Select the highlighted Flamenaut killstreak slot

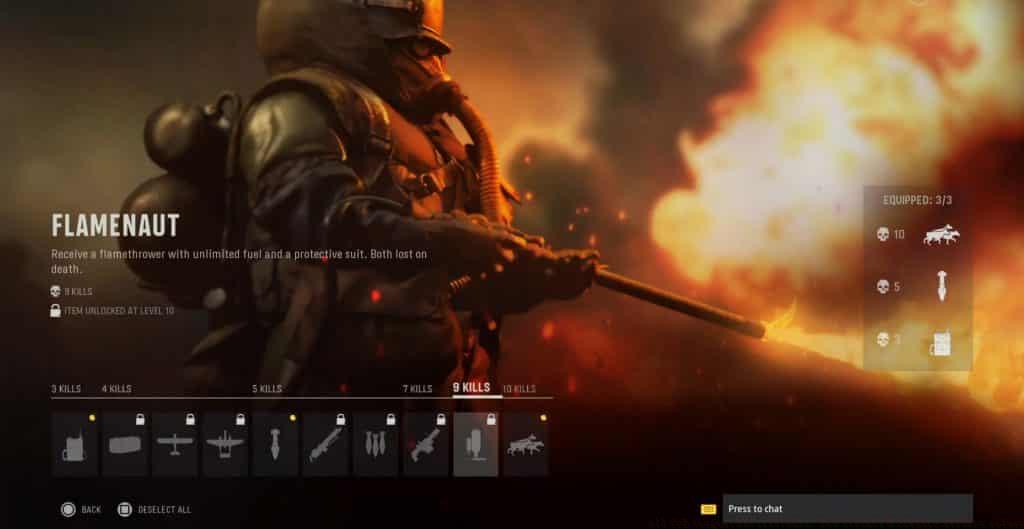pos(476,444)
